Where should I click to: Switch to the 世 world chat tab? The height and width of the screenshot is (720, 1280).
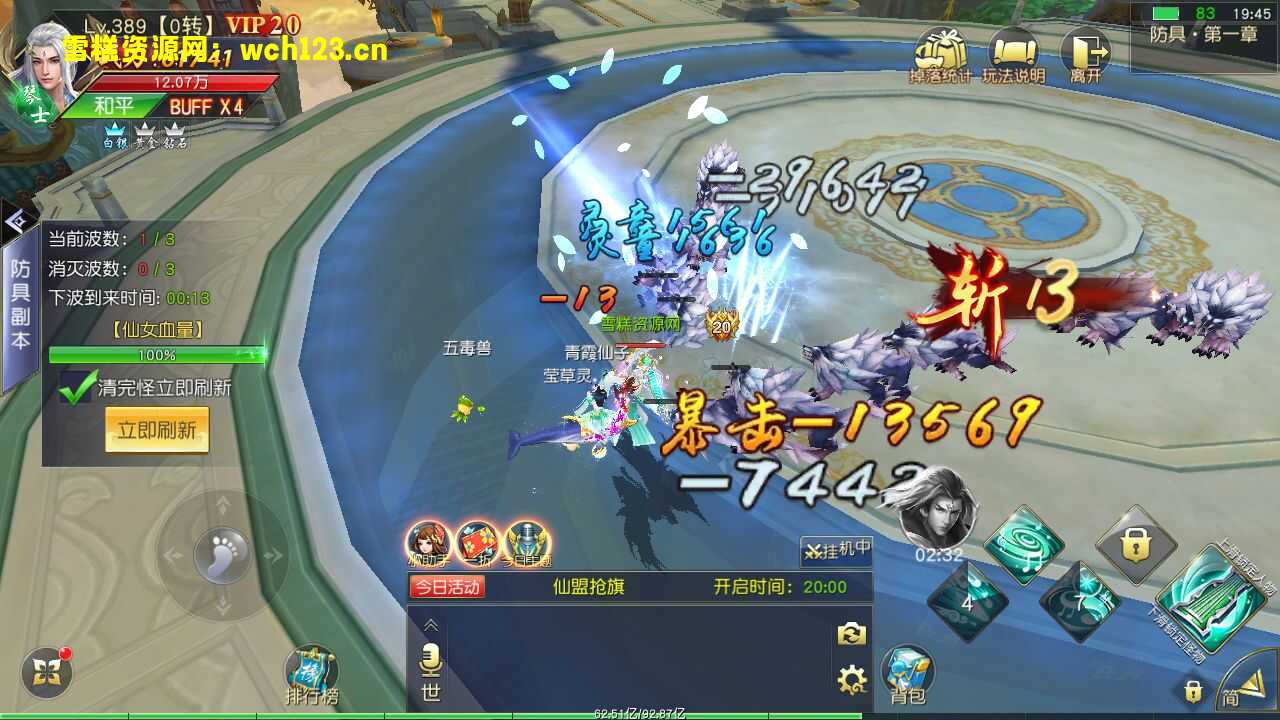click(431, 690)
